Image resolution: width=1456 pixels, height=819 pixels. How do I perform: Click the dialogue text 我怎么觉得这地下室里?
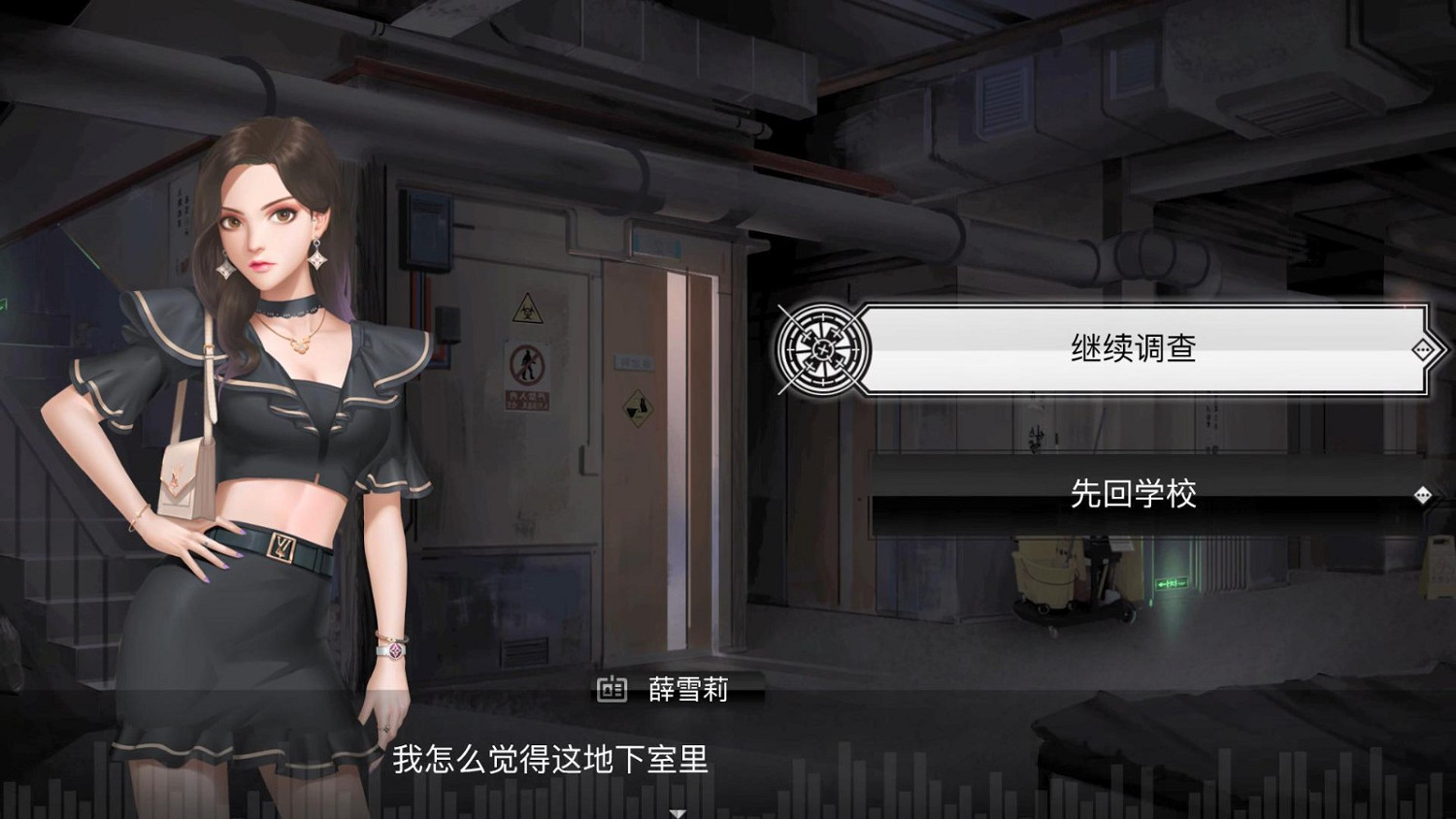tap(553, 764)
